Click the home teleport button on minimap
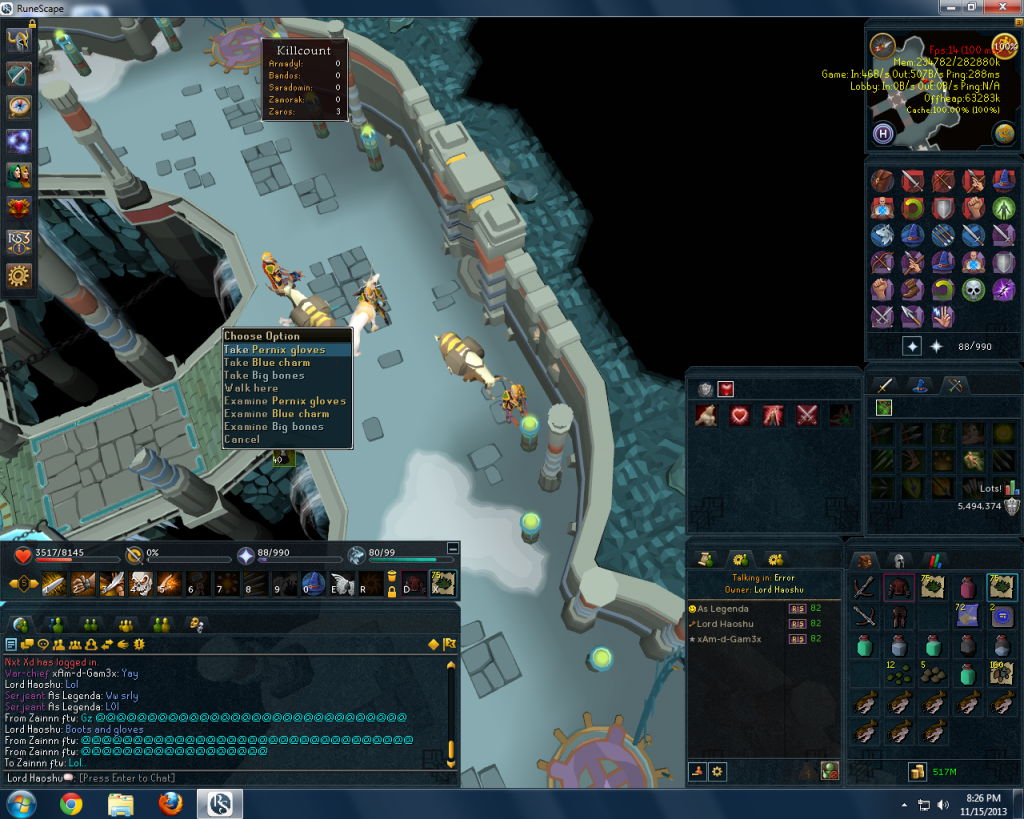Viewport: 1024px width, 819px height. coord(884,133)
